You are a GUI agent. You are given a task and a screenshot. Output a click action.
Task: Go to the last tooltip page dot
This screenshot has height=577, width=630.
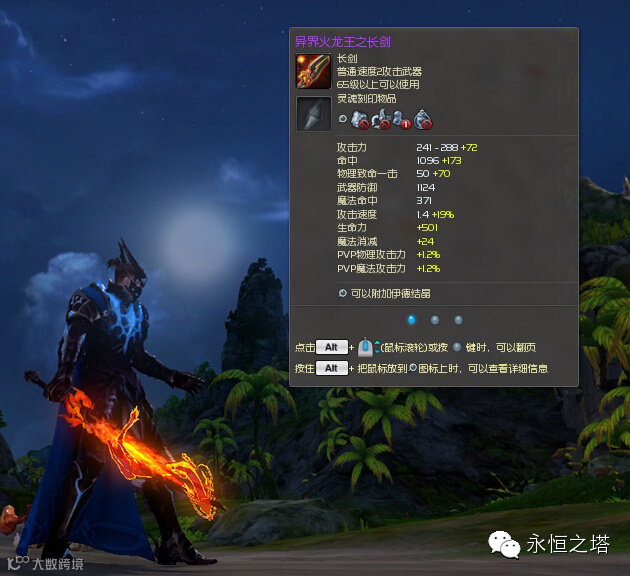point(458,320)
